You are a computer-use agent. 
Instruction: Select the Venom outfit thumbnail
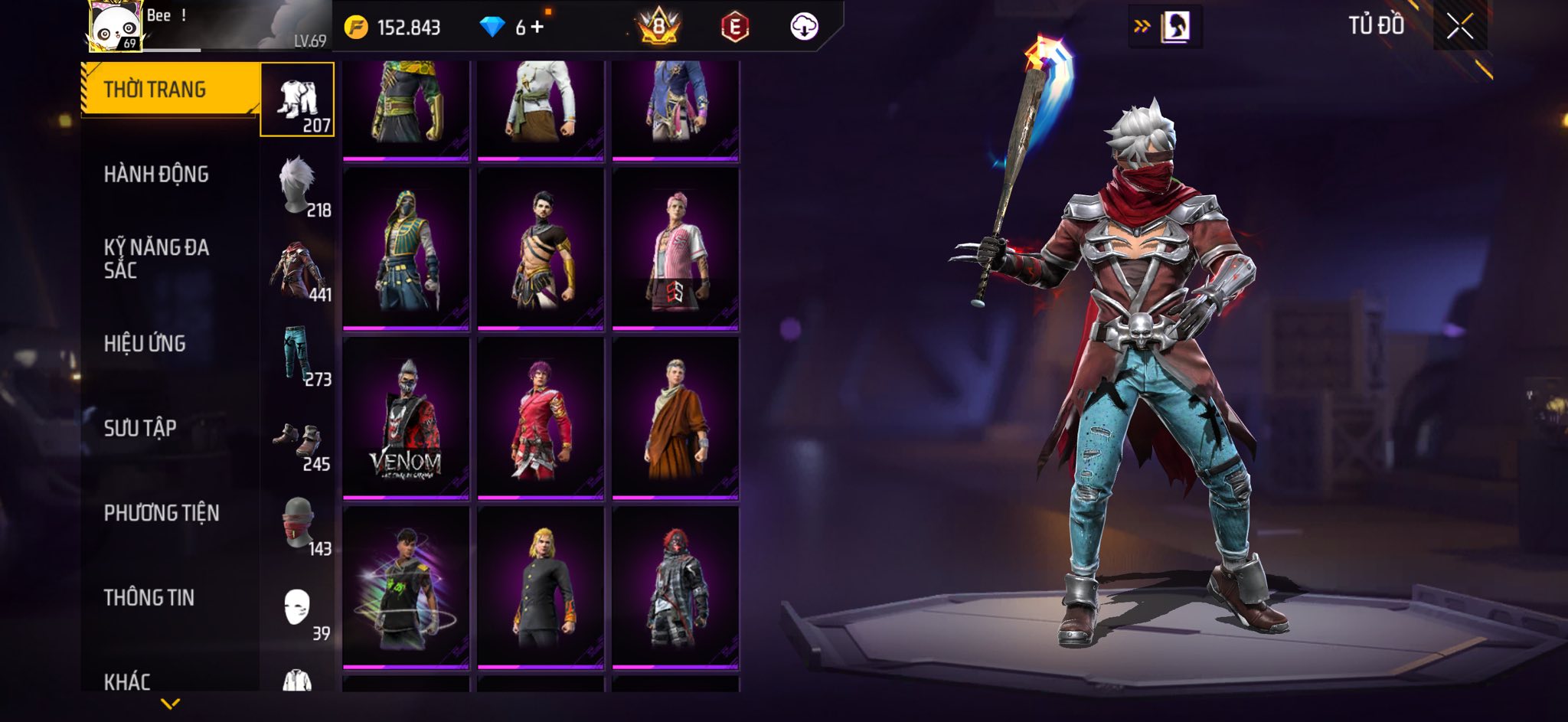click(406, 418)
